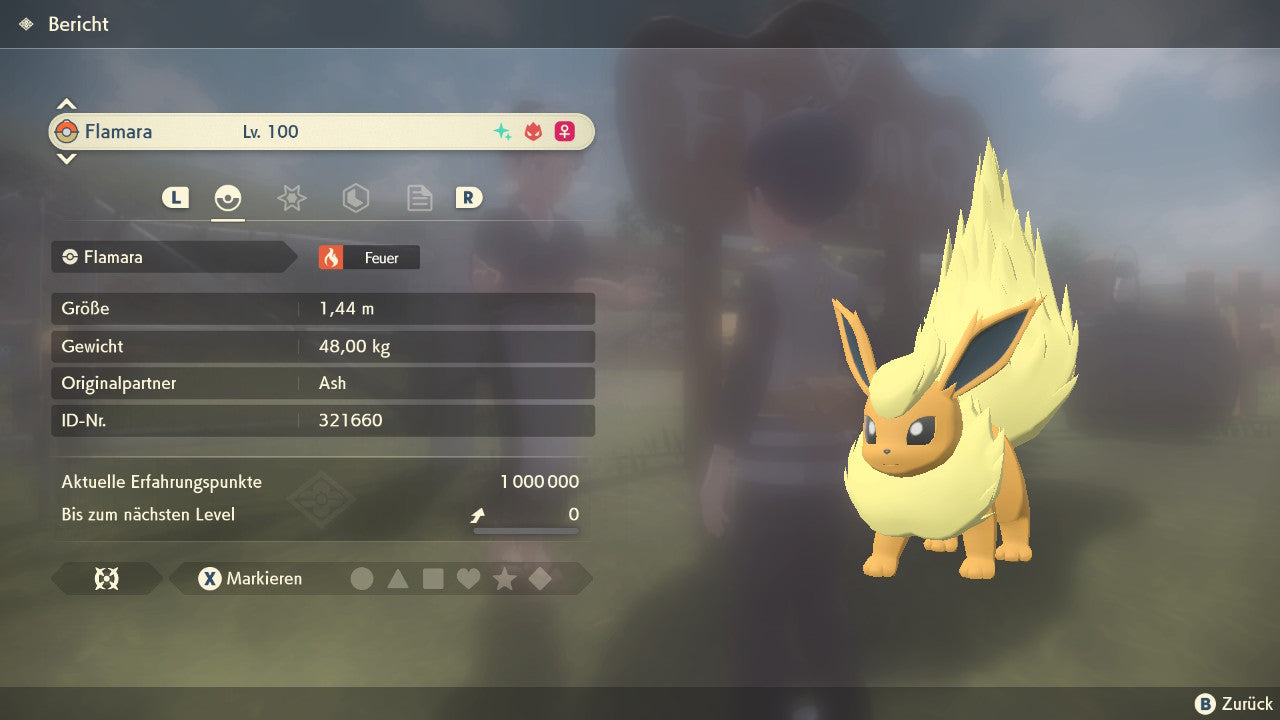
Task: Toggle the star marking
Action: click(504, 578)
